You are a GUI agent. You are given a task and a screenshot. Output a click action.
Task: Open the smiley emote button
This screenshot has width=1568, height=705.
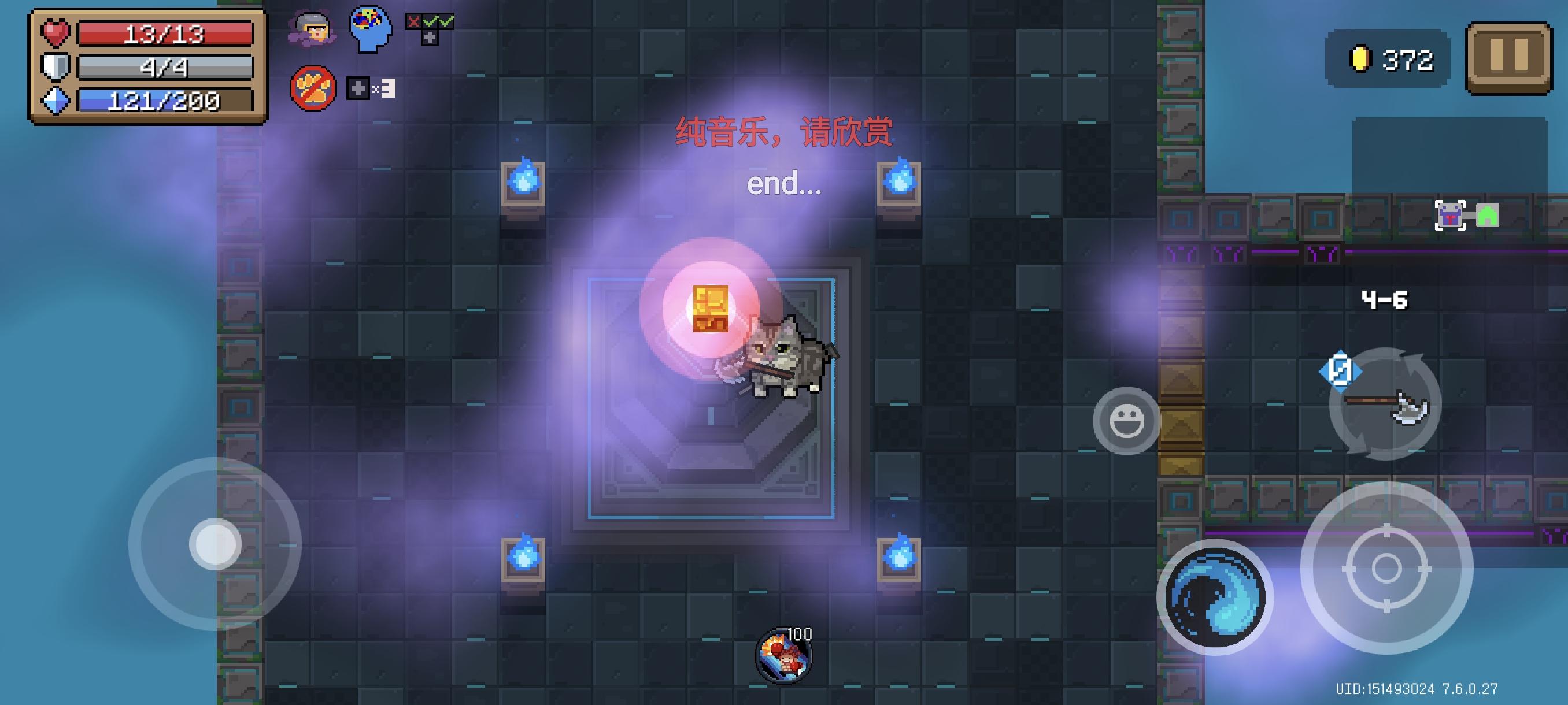coord(1127,421)
